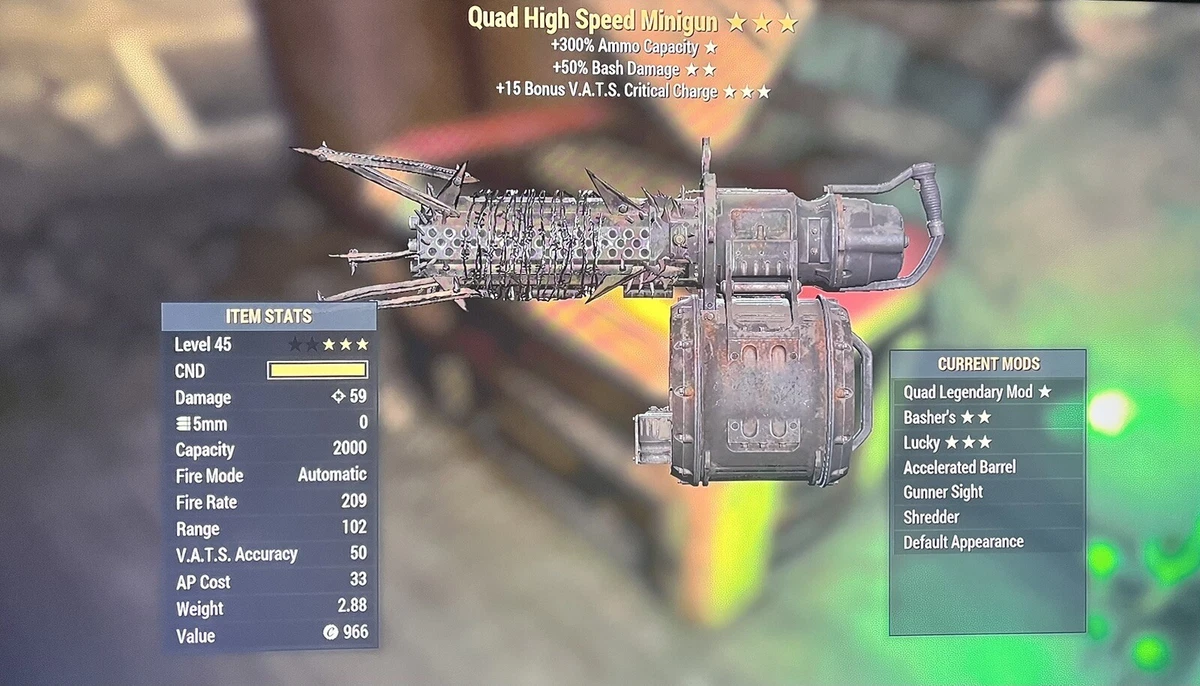Select the Quad Legendary Mod entry
The image size is (1200, 686).
(977, 392)
